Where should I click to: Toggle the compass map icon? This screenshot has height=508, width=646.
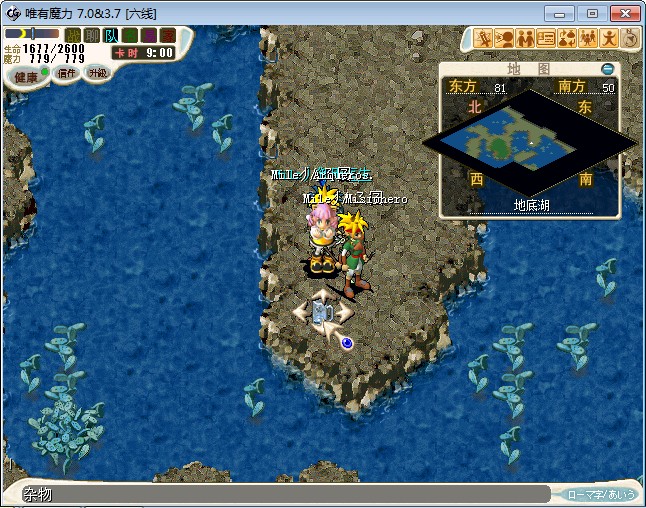click(x=630, y=39)
